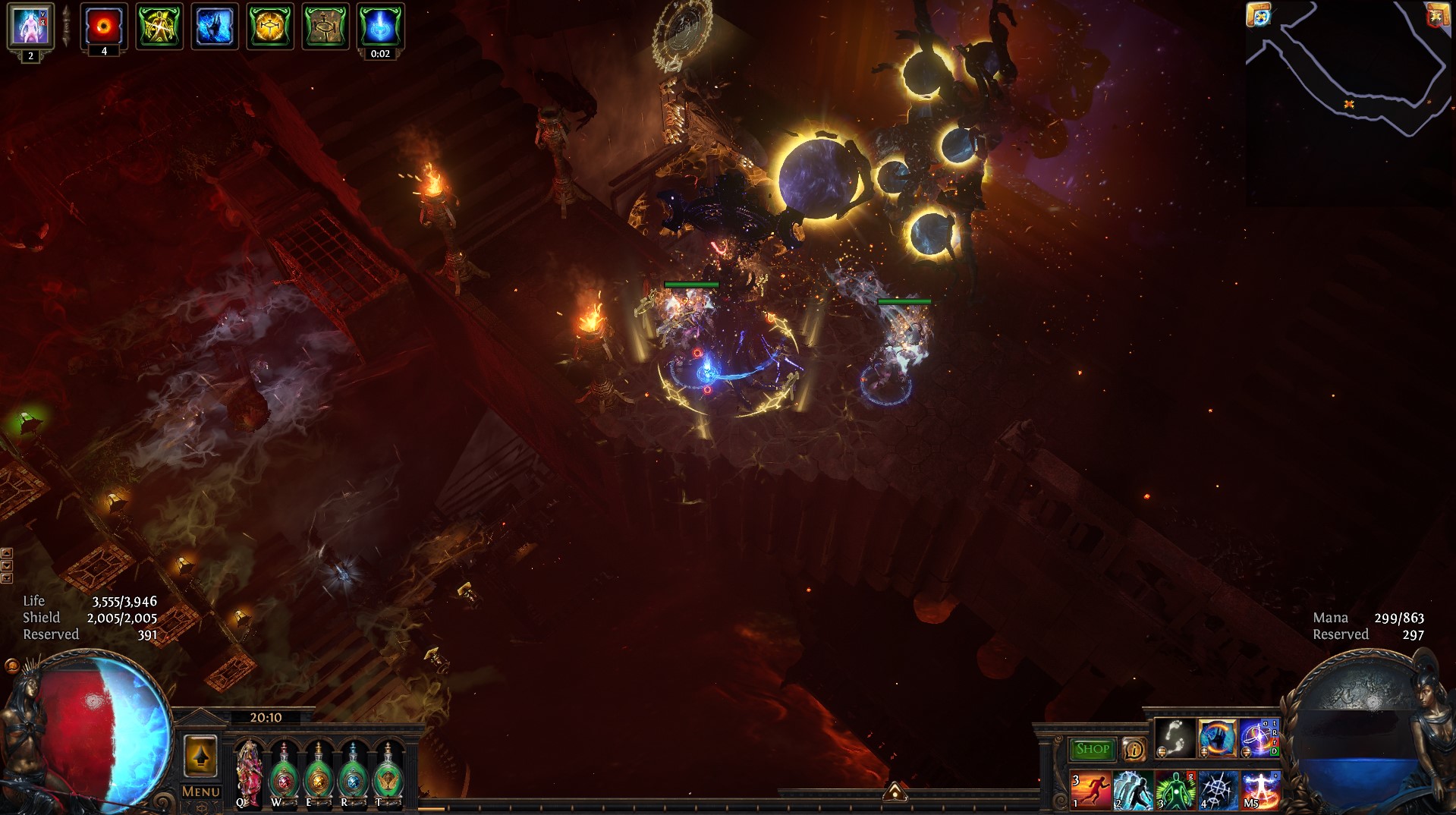Screen dimensions: 1456x815
Task: Use the pink robed flask on Q
Action: [x=248, y=770]
